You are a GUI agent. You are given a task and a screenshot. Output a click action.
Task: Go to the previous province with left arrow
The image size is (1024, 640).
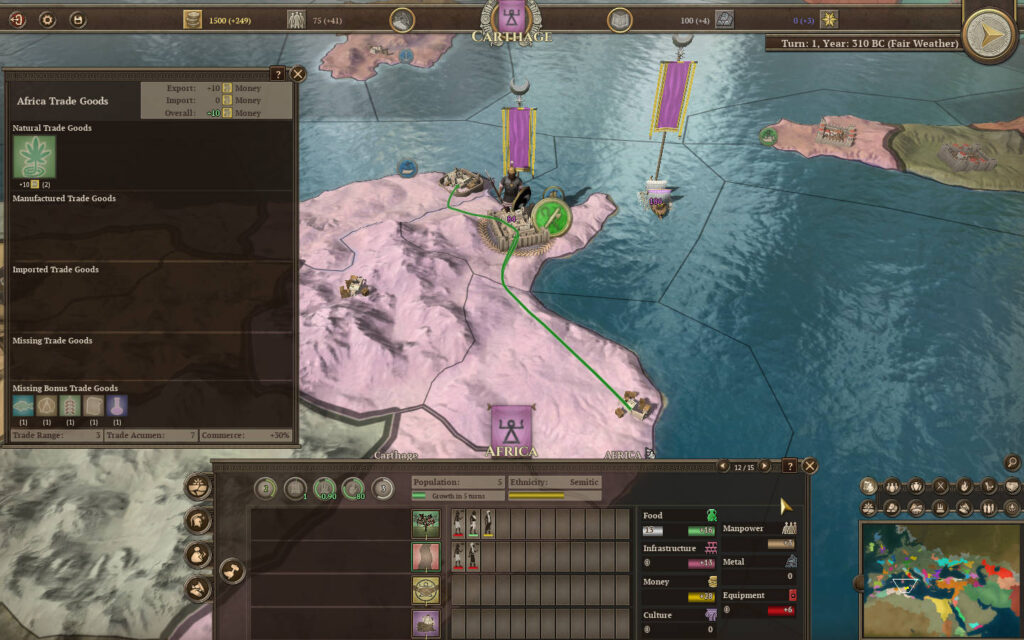[x=723, y=466]
